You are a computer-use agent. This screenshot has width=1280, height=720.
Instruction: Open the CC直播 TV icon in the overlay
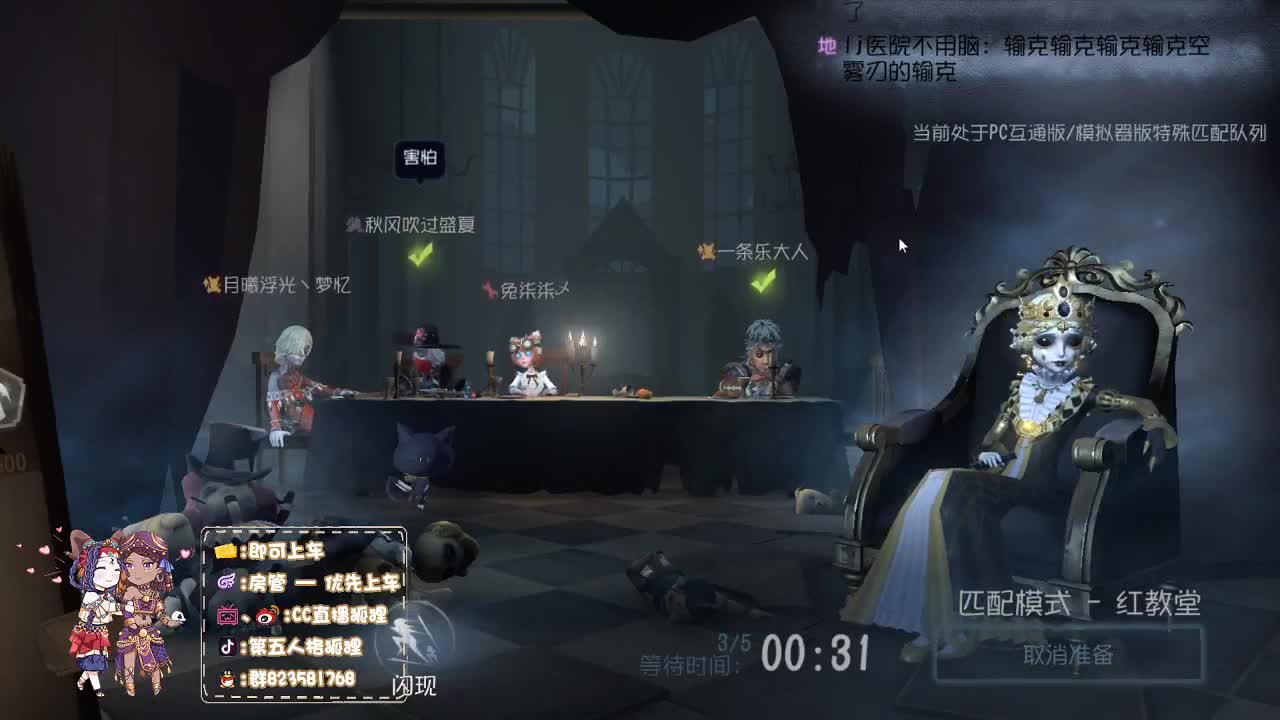pyautogui.click(x=228, y=615)
